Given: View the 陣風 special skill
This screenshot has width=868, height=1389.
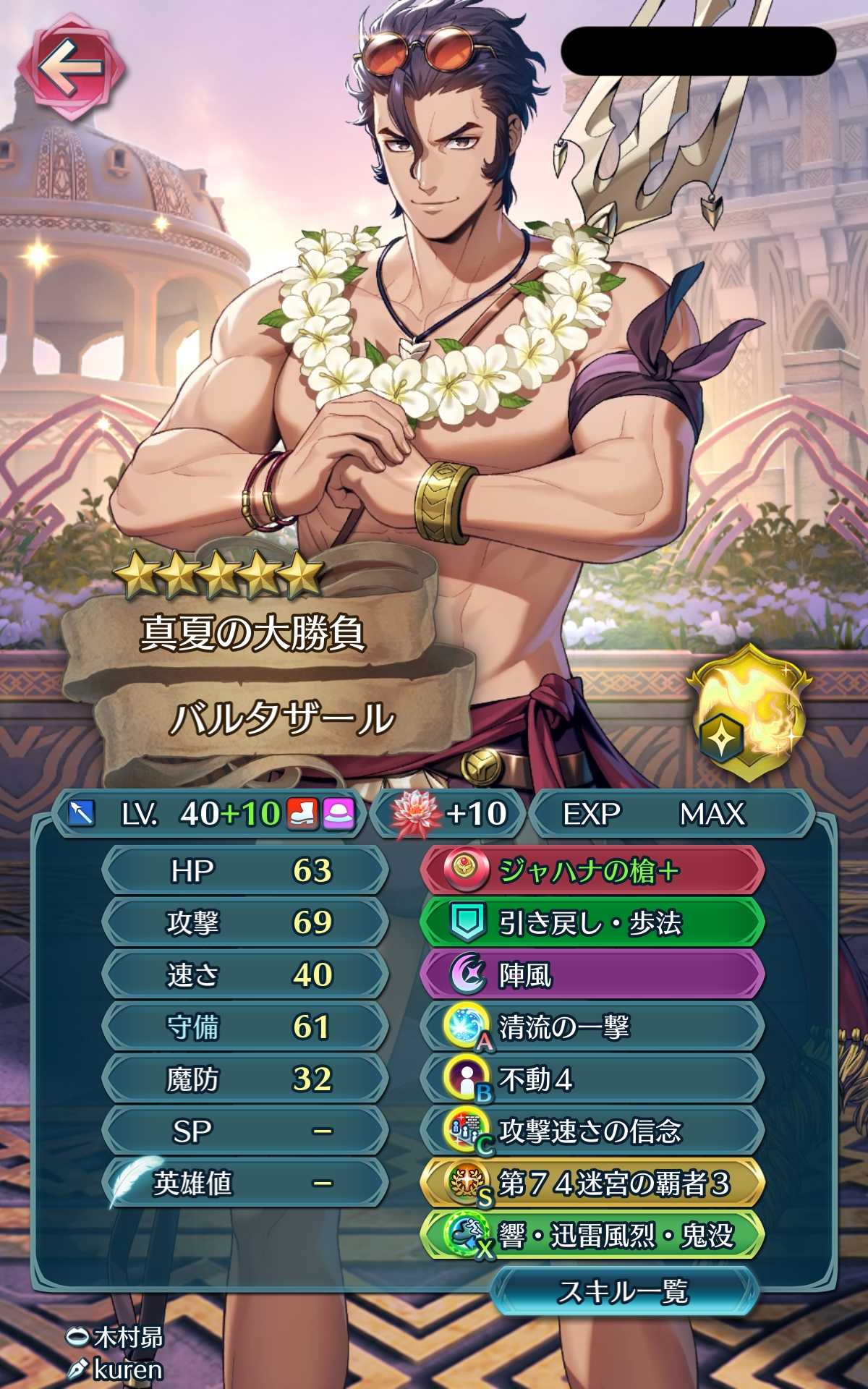Looking at the screenshot, I should point(592,975).
